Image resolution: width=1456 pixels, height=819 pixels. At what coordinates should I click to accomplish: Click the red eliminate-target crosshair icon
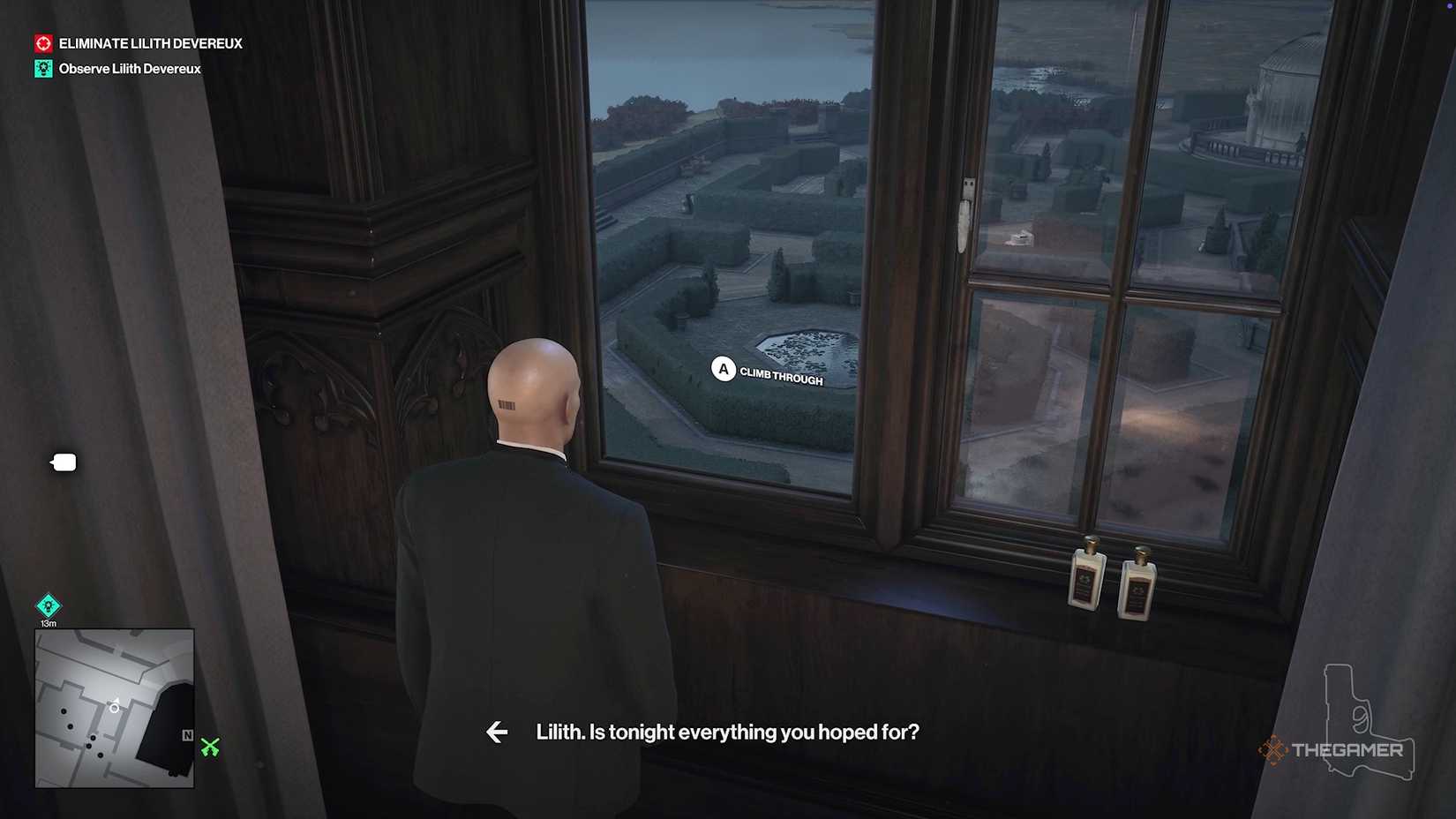(x=42, y=41)
